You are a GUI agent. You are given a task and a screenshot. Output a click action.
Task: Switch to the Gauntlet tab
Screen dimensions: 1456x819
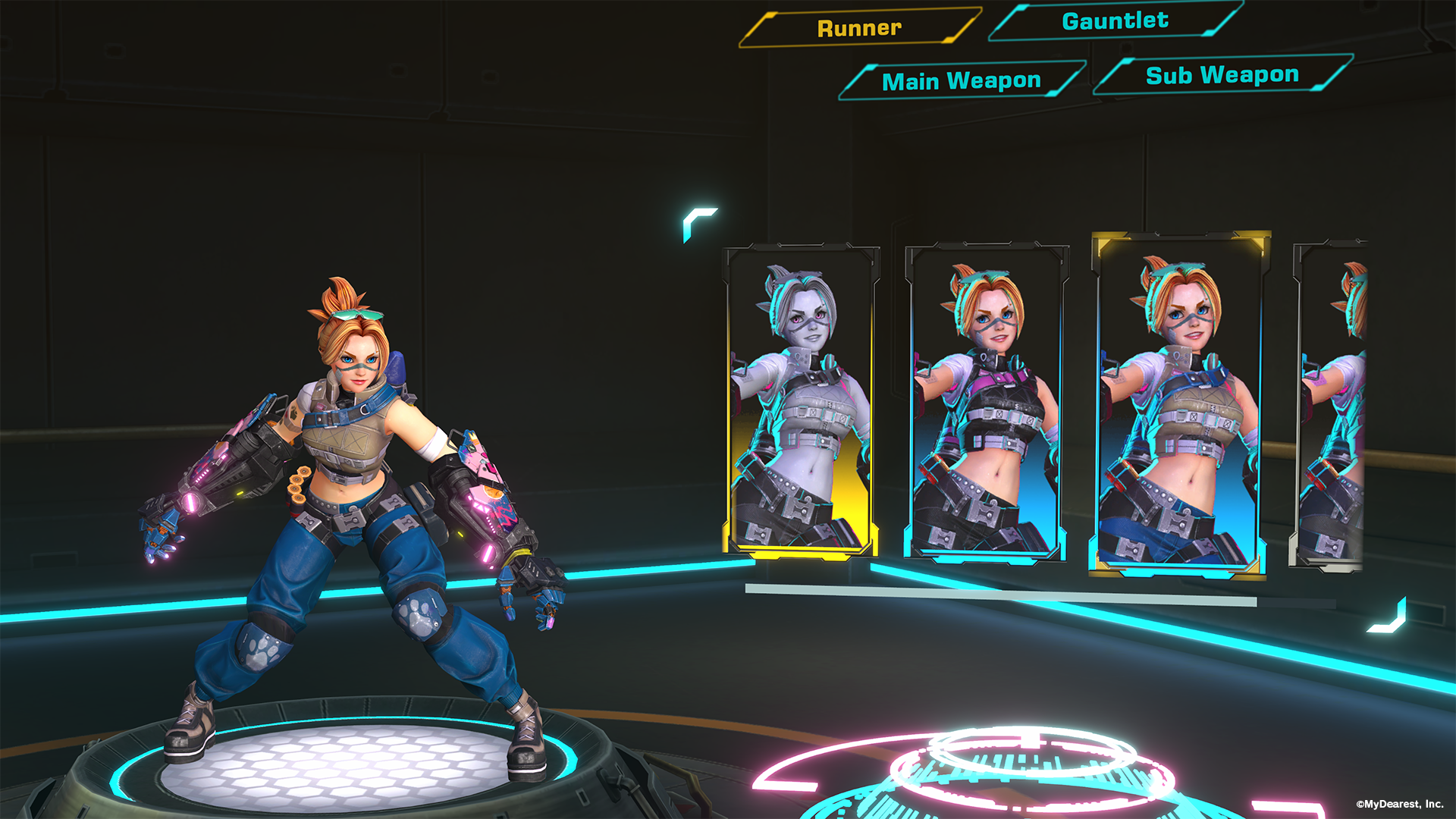1115,22
